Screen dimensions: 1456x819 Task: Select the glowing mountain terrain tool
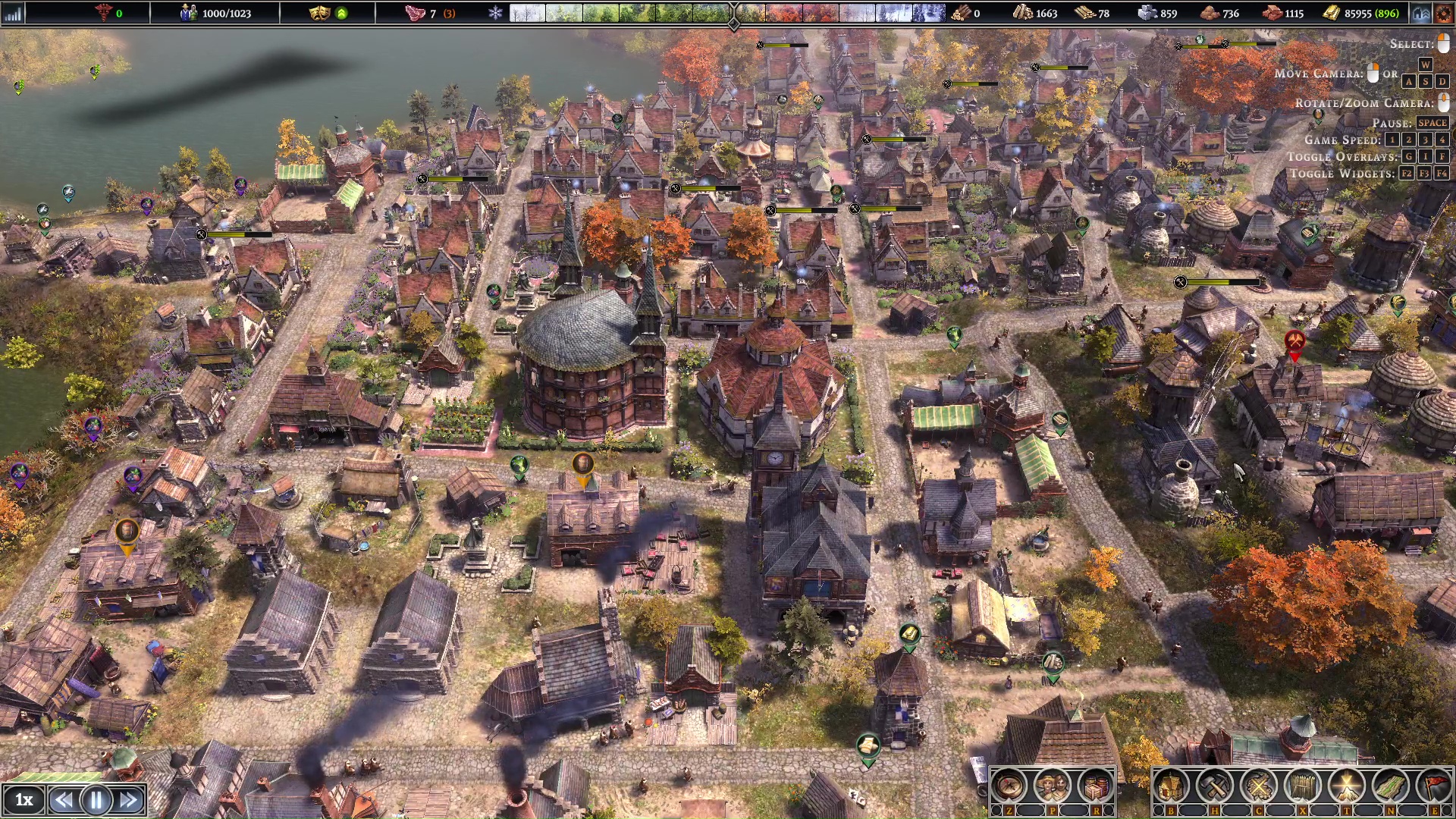pos(1347,786)
